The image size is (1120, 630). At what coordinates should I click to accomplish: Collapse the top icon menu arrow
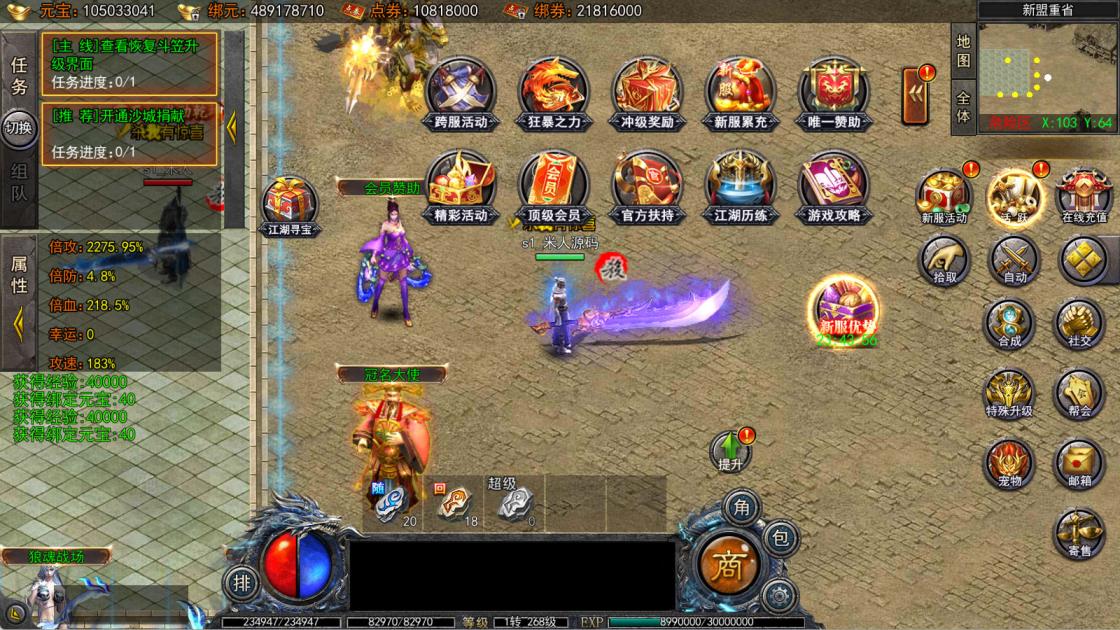point(916,95)
